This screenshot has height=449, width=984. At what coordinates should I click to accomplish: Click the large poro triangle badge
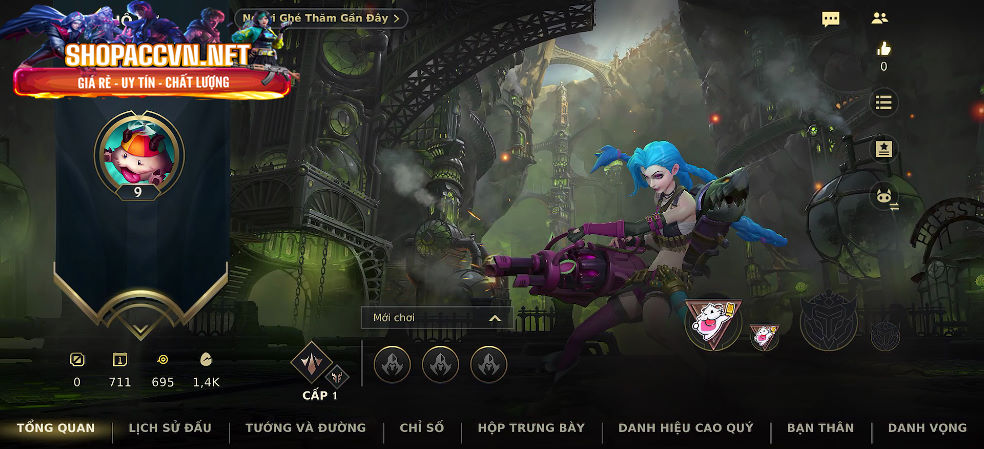713,322
